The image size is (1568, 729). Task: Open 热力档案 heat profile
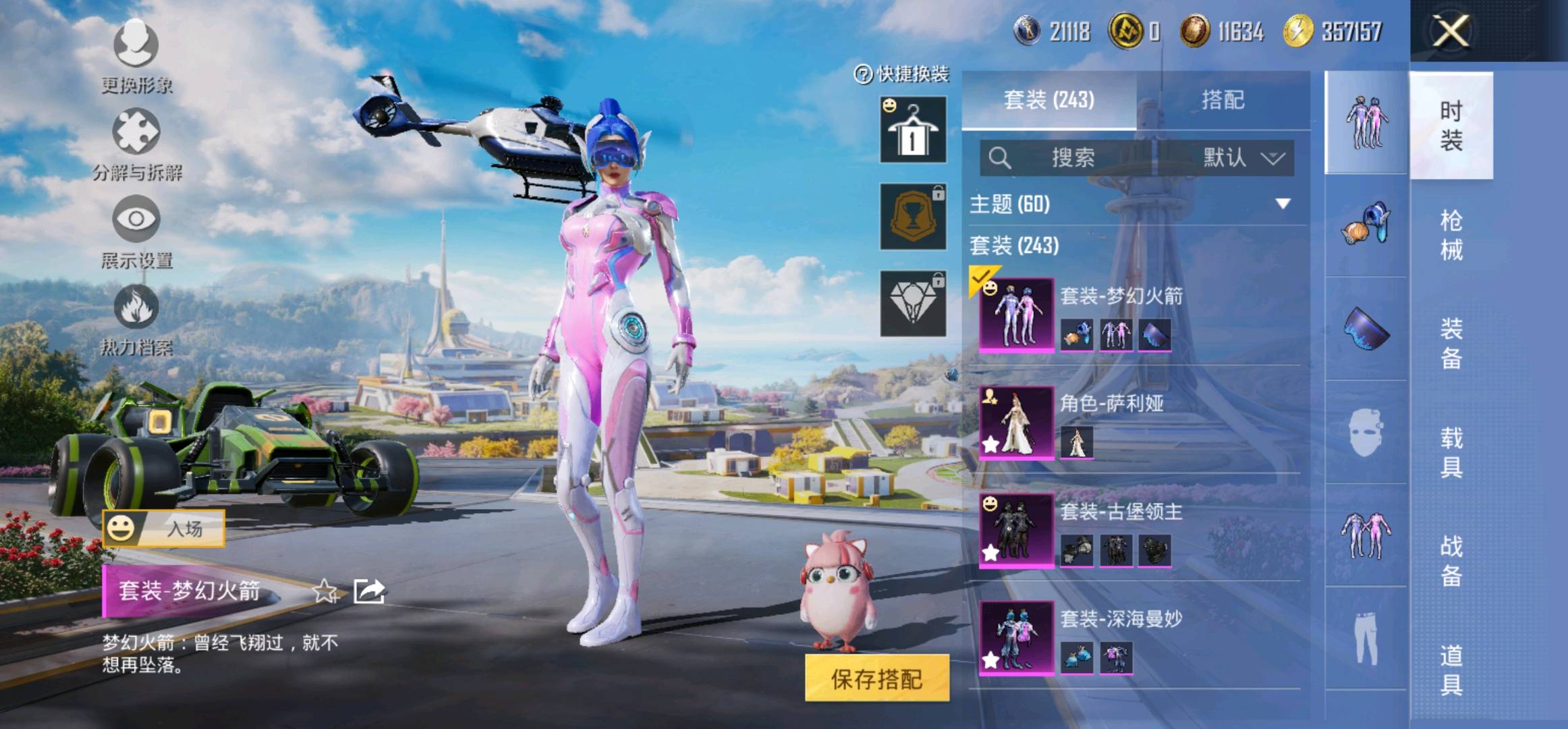point(136,319)
